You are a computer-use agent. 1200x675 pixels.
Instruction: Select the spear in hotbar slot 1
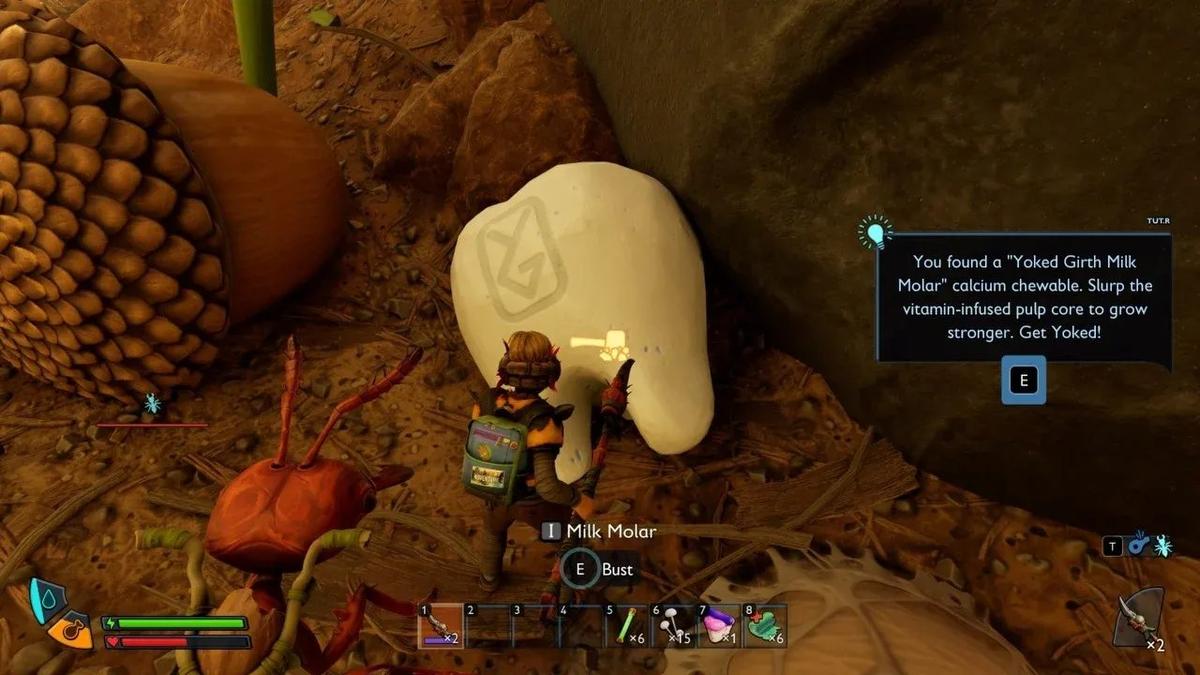point(440,627)
